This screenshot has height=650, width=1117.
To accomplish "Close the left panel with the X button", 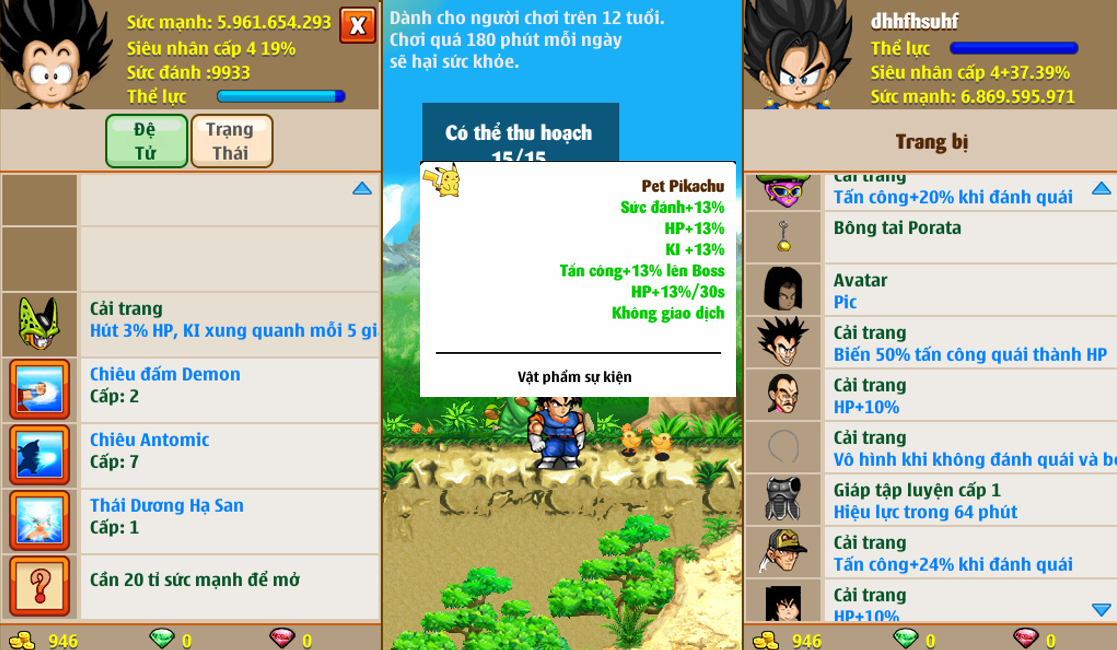I will 357,25.
